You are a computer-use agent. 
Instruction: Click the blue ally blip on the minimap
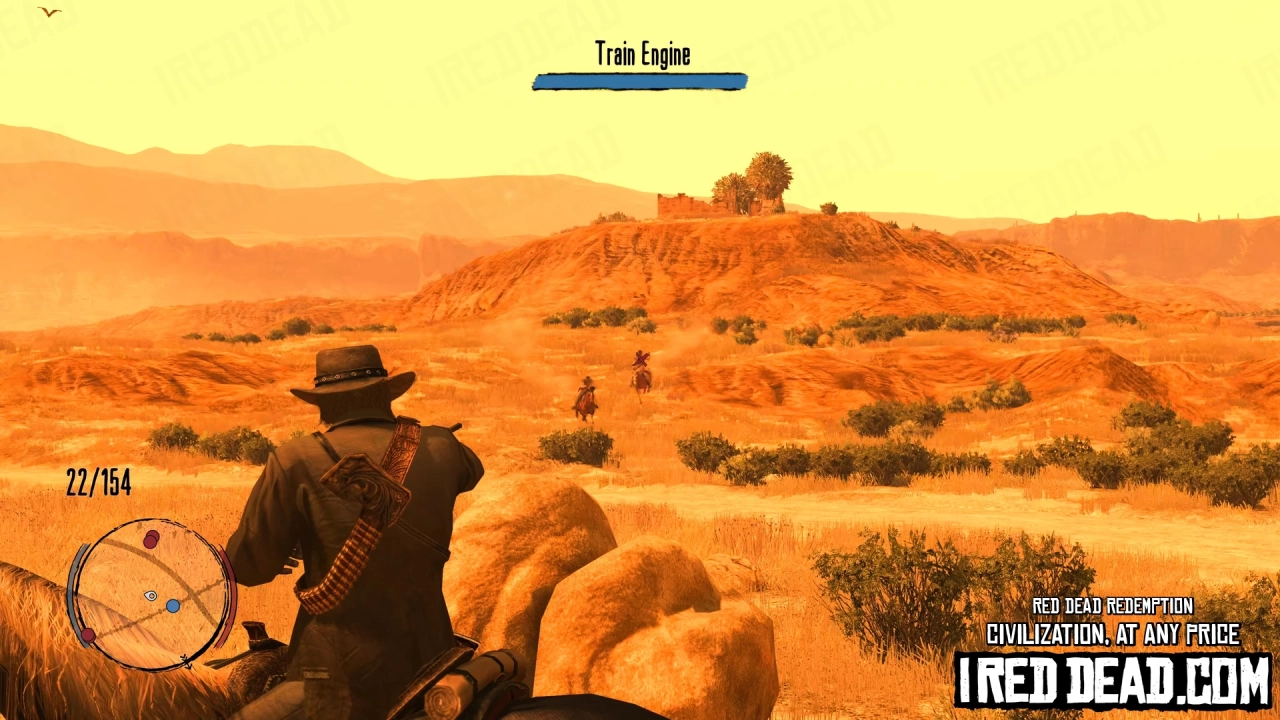172,605
